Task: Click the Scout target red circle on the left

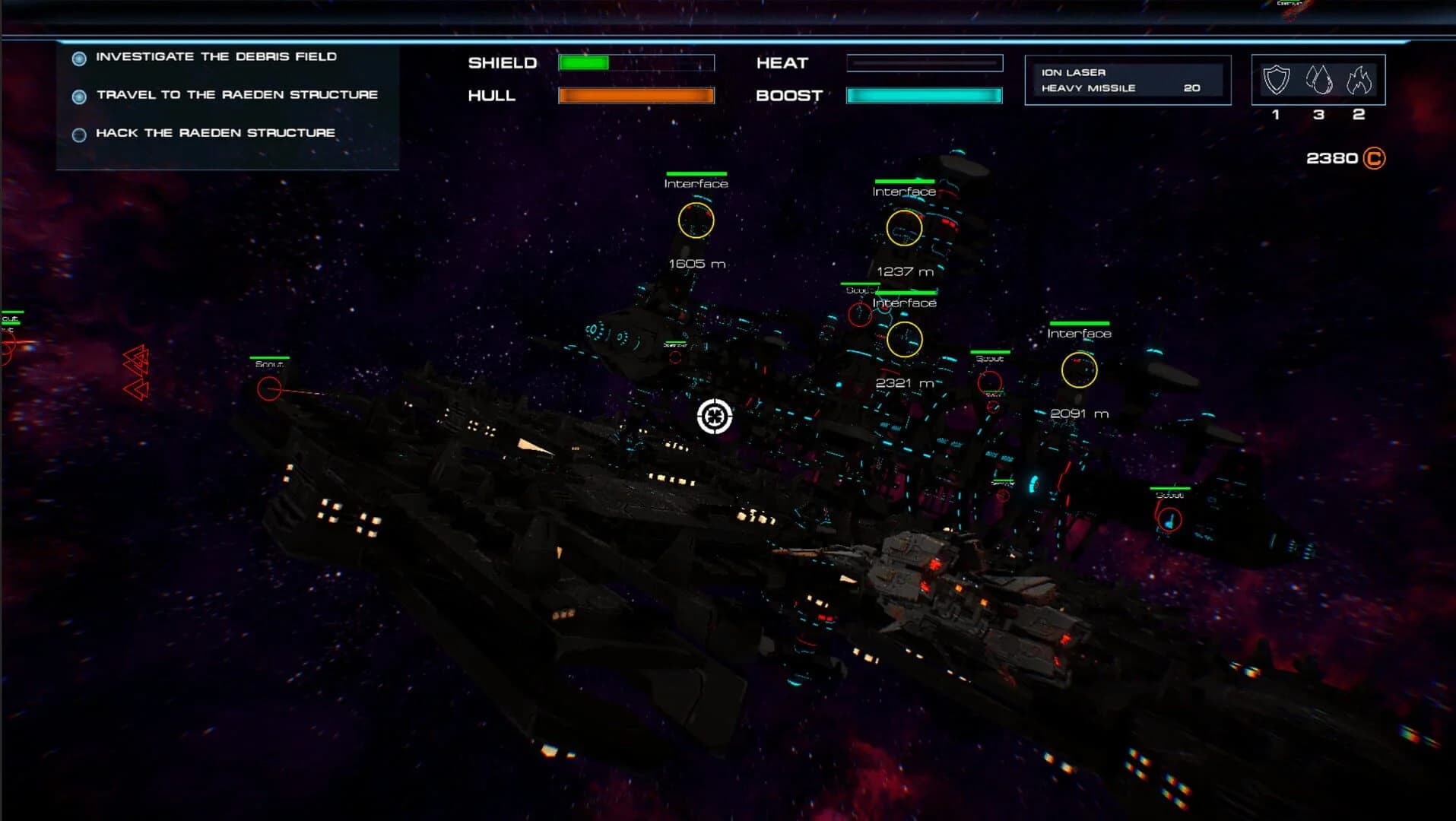Action: [268, 390]
